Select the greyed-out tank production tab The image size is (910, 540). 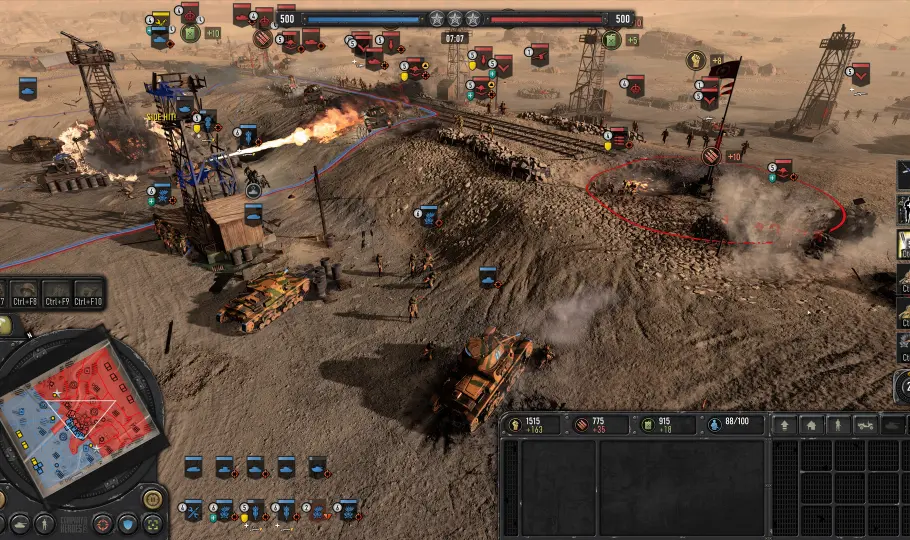[x=892, y=425]
